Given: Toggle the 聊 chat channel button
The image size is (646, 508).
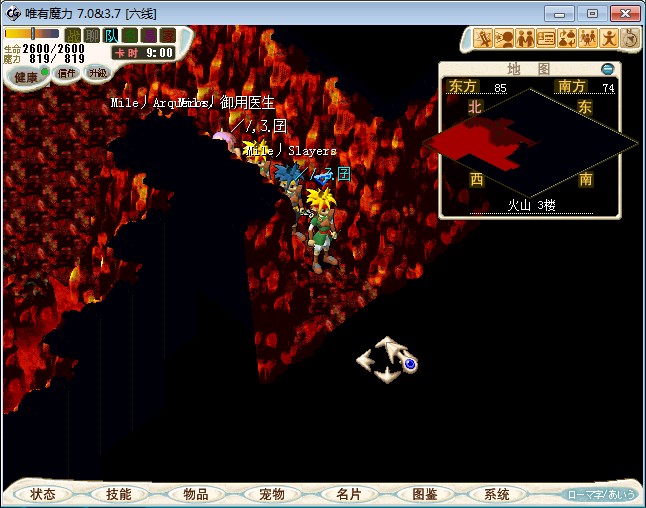Looking at the screenshot, I should [91, 35].
